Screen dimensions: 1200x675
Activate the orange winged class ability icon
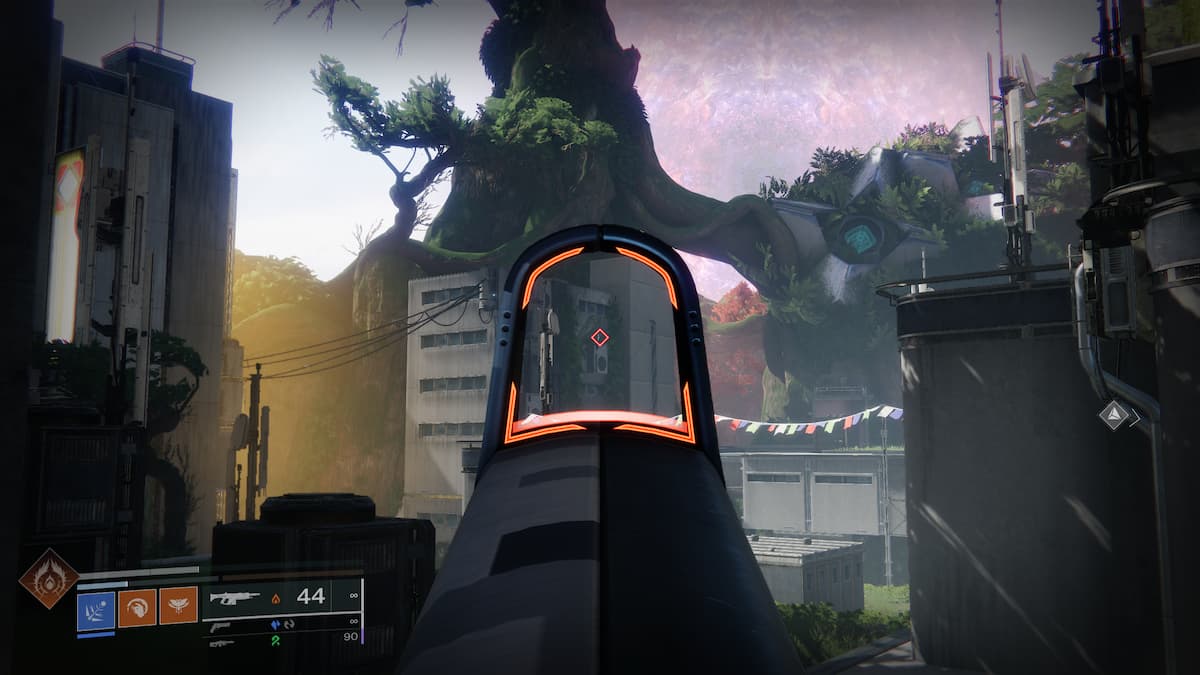178,607
